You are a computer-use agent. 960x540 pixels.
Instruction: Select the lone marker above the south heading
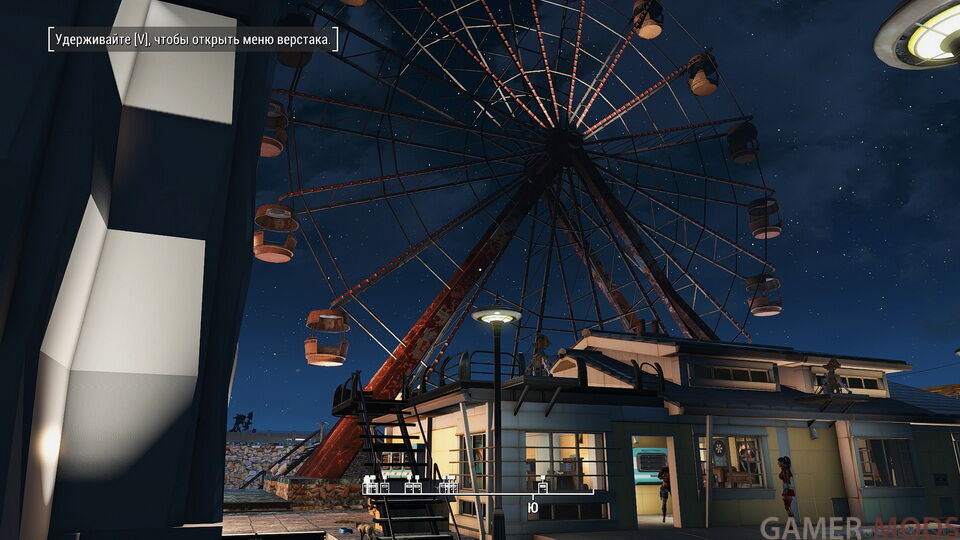[x=542, y=488]
